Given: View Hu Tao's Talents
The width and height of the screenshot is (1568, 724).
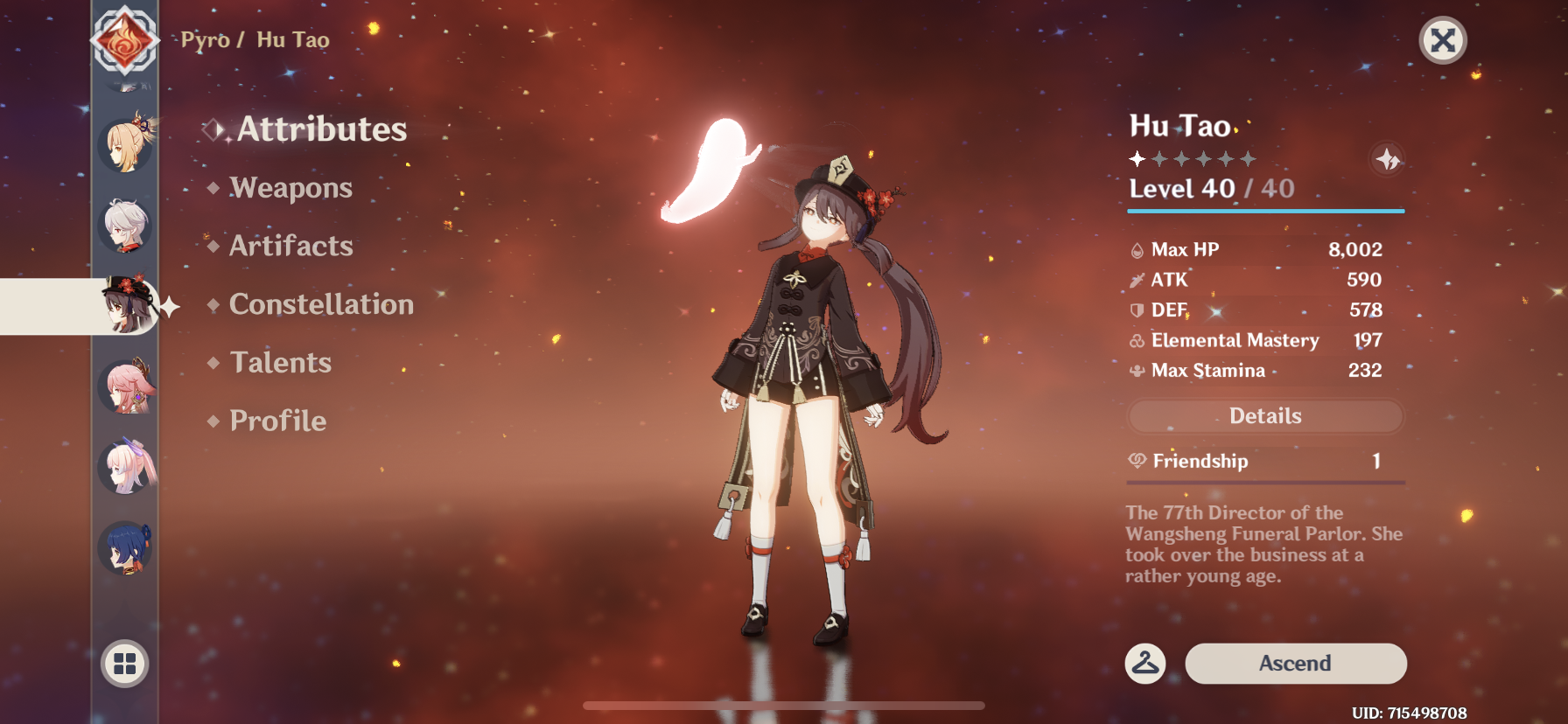Looking at the screenshot, I should point(279,362).
